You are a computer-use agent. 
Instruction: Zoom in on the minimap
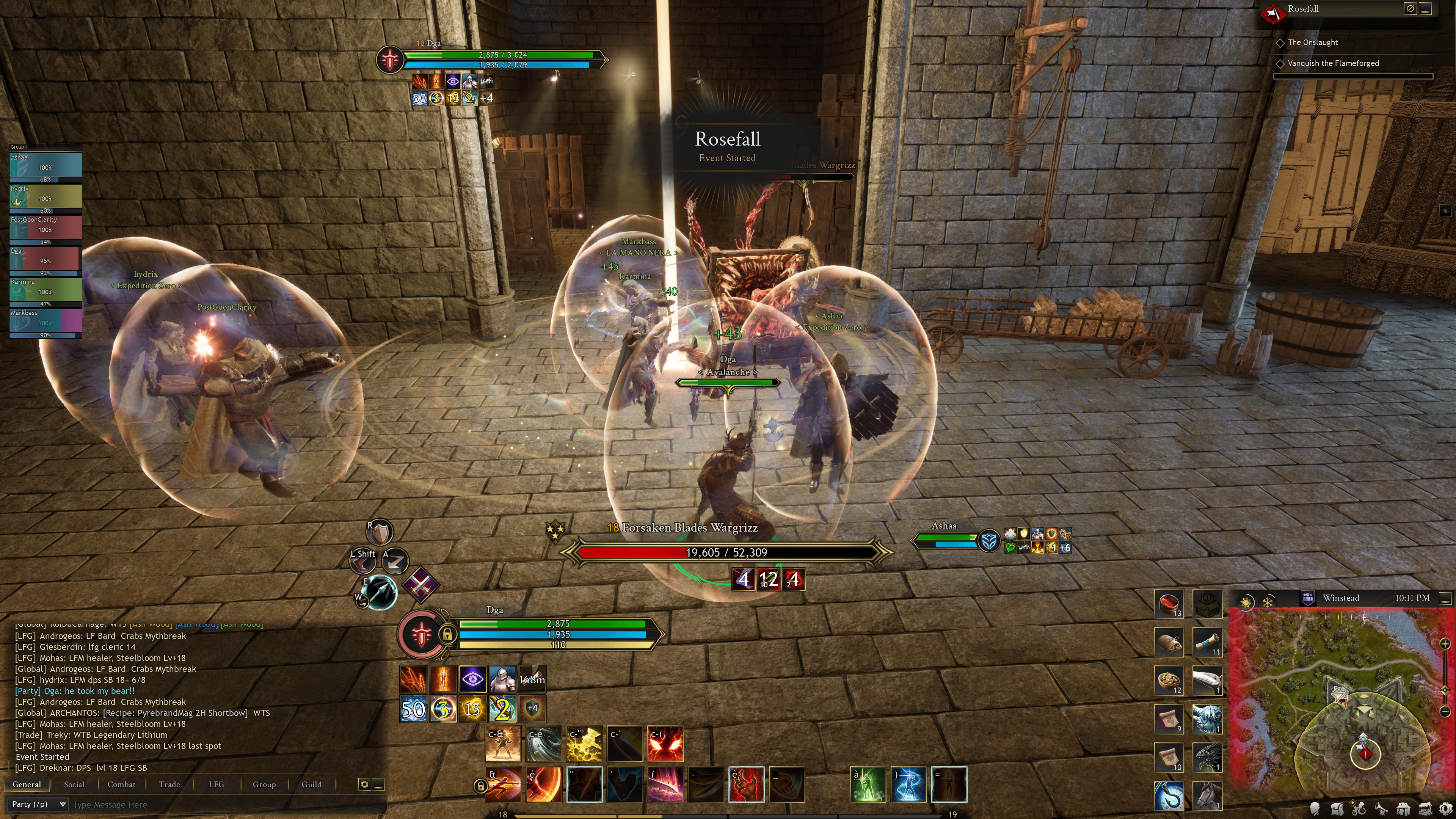click(x=1445, y=644)
